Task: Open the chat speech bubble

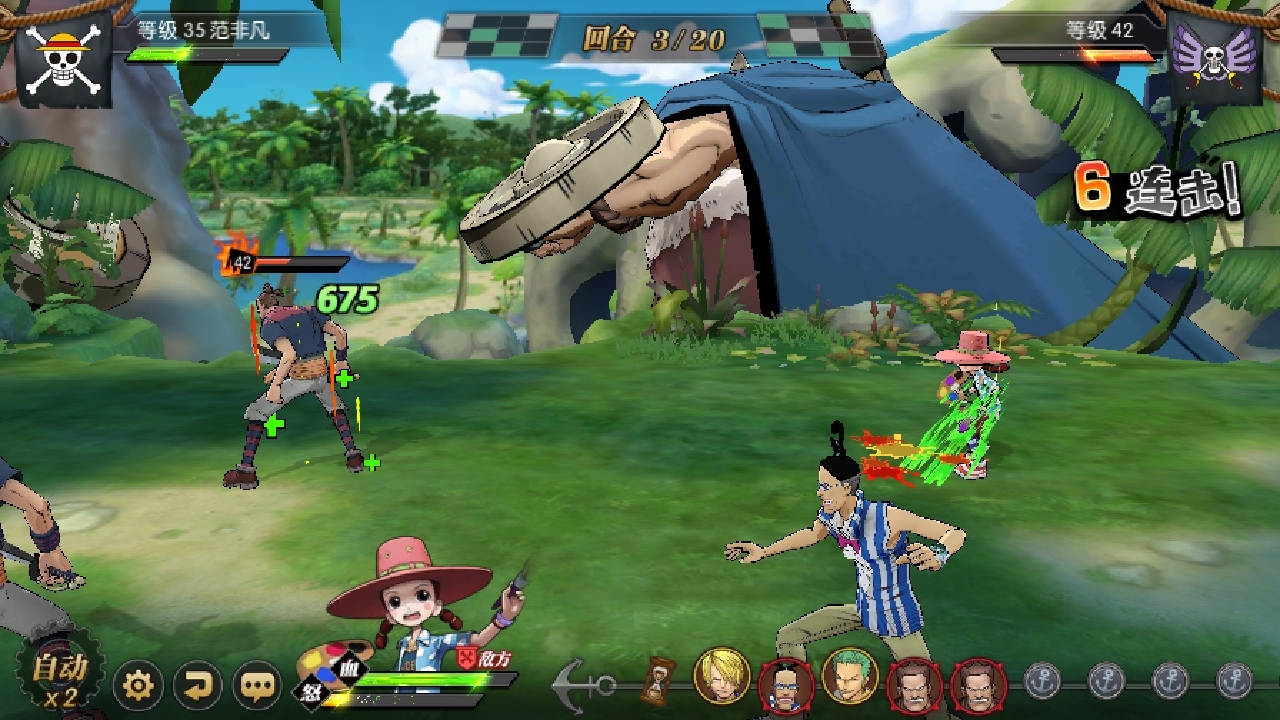Action: click(258, 686)
